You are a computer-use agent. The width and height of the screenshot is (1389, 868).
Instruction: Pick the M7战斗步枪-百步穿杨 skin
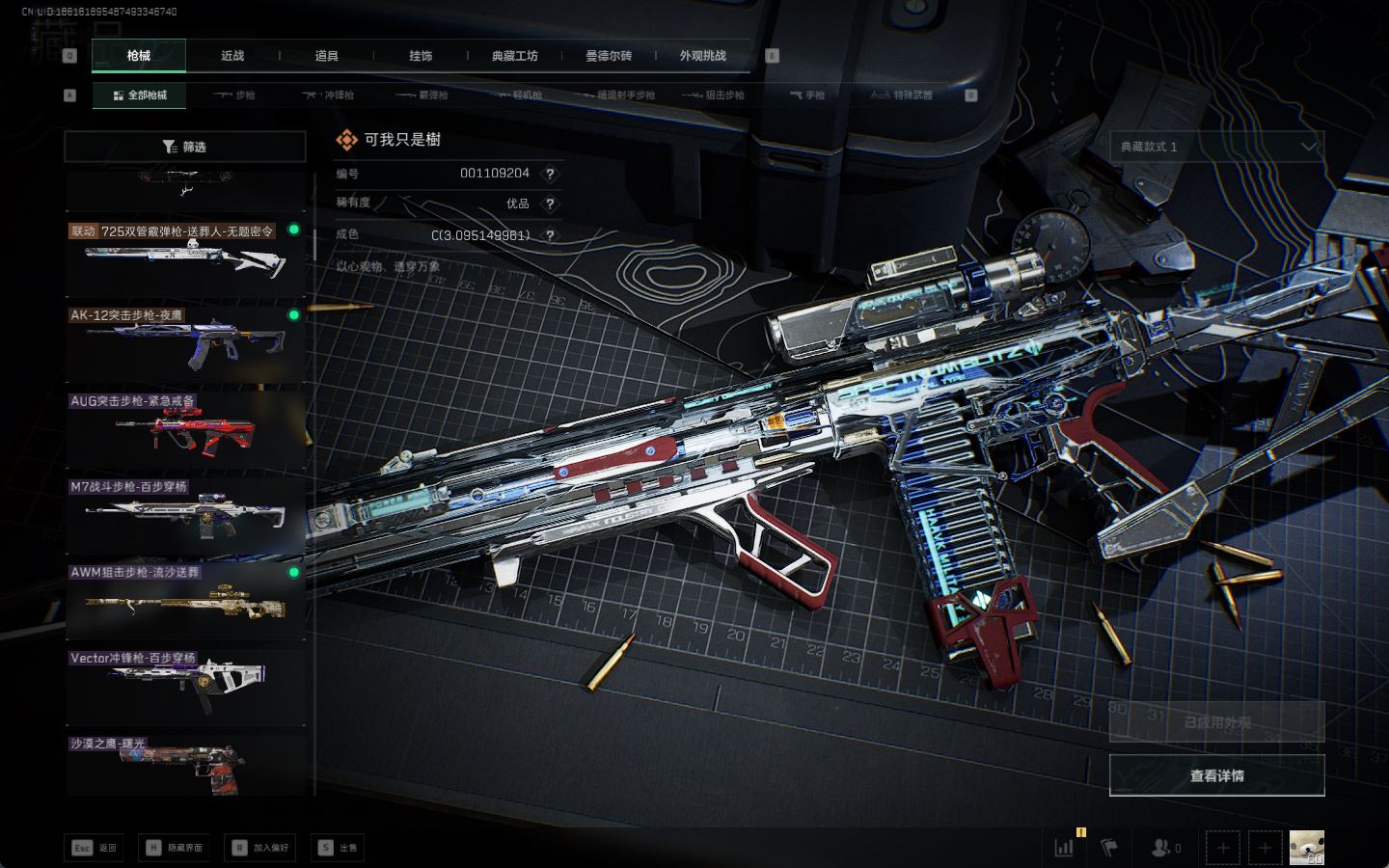(x=184, y=514)
